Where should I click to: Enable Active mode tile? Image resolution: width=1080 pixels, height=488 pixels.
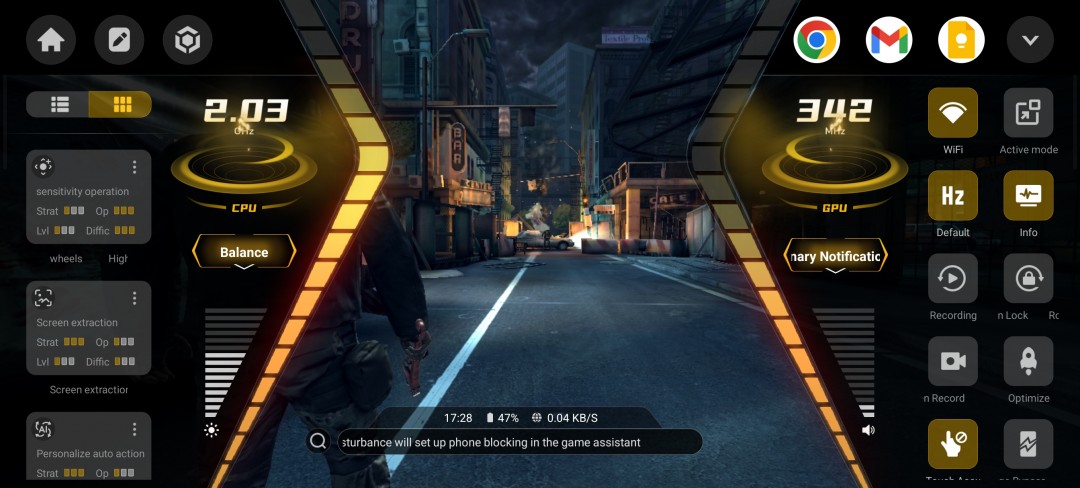click(x=1028, y=113)
